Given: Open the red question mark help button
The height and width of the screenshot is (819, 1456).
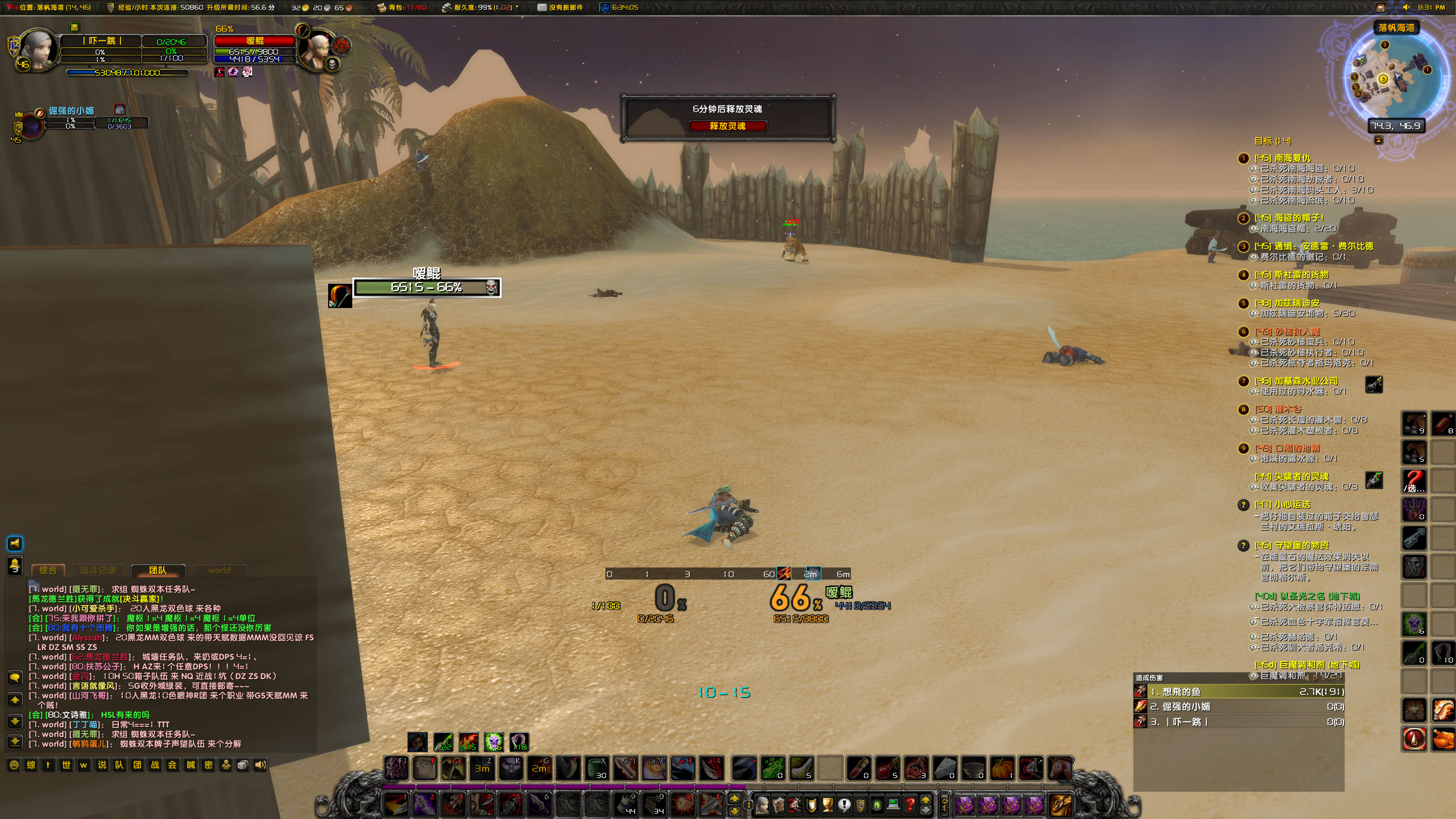Looking at the screenshot, I should (910, 805).
